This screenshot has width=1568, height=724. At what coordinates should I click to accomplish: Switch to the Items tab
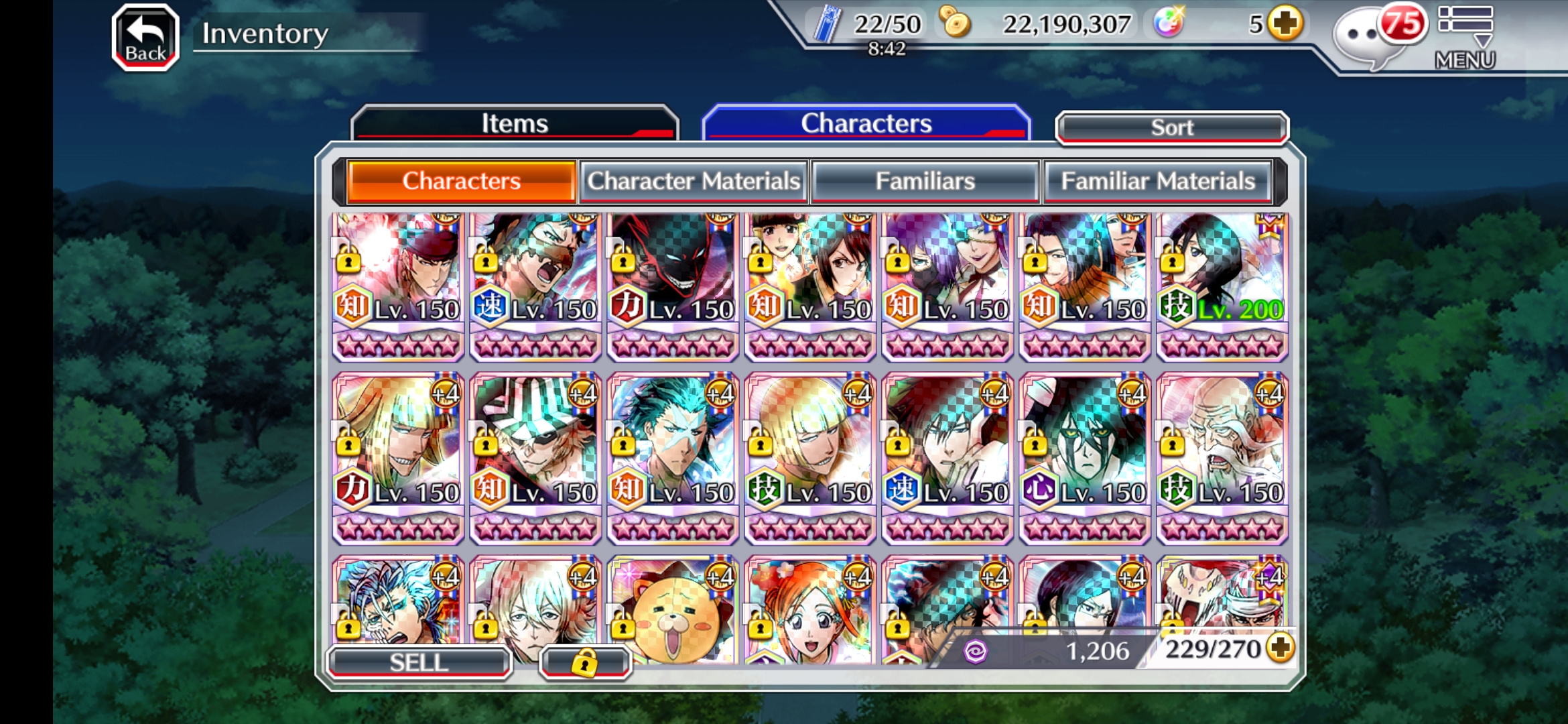coord(514,123)
